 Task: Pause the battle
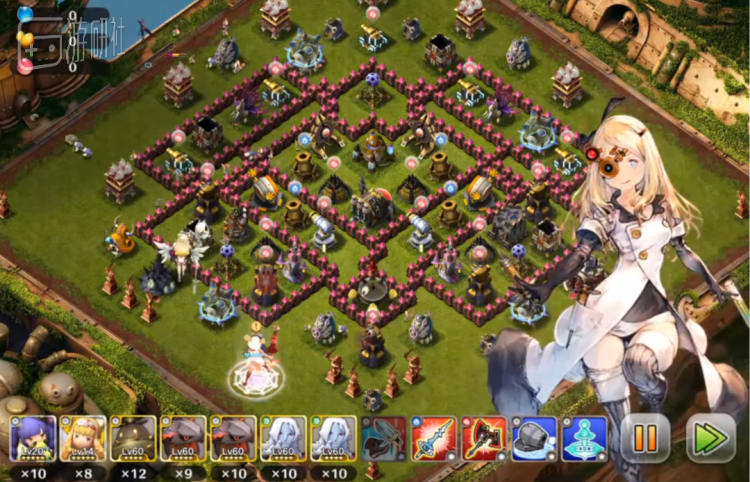[x=645, y=437]
